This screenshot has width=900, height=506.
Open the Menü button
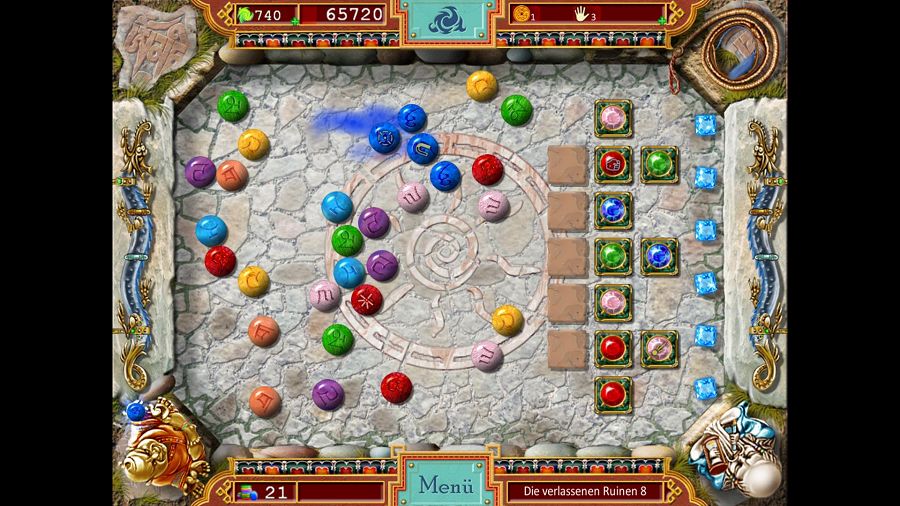445,486
